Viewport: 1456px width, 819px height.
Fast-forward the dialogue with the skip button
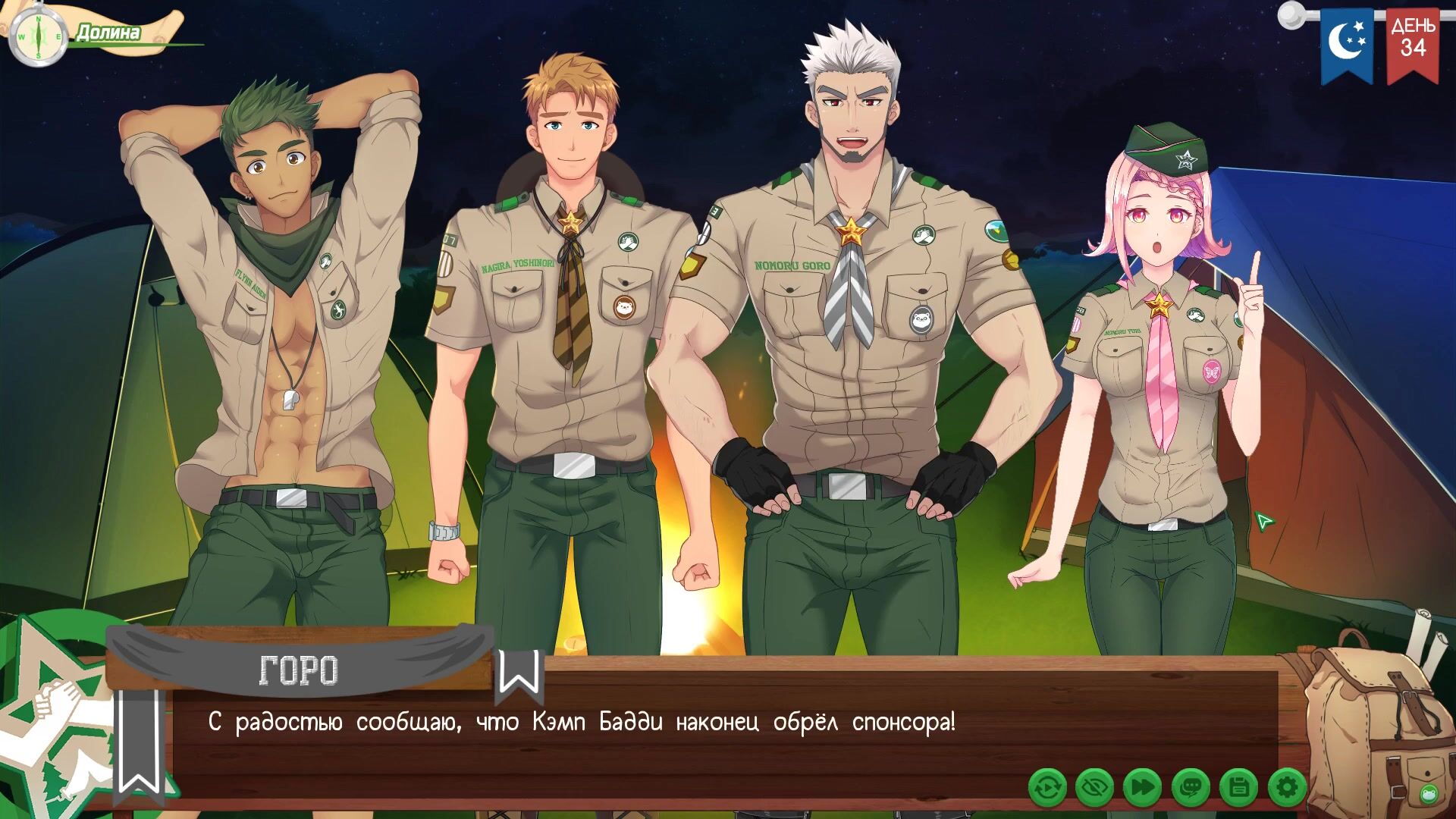[x=1142, y=789]
